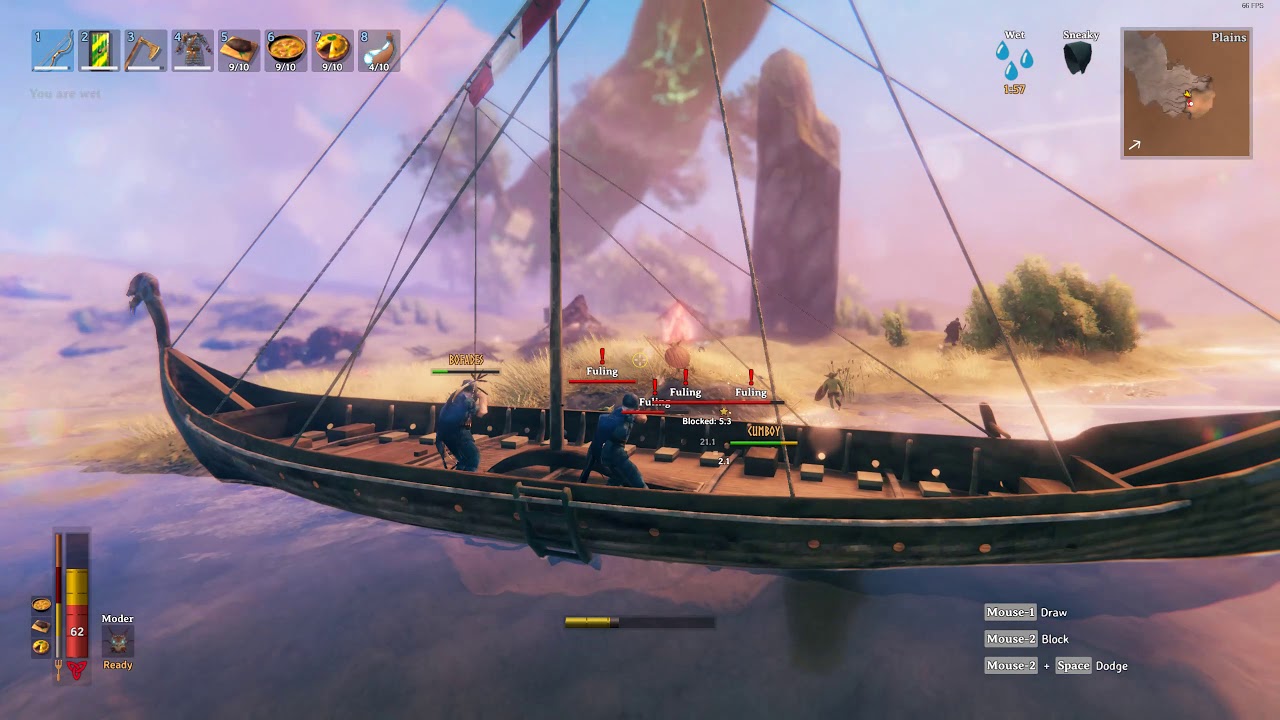
Task: Click the Sneaky status effect icon
Action: click(1078, 59)
